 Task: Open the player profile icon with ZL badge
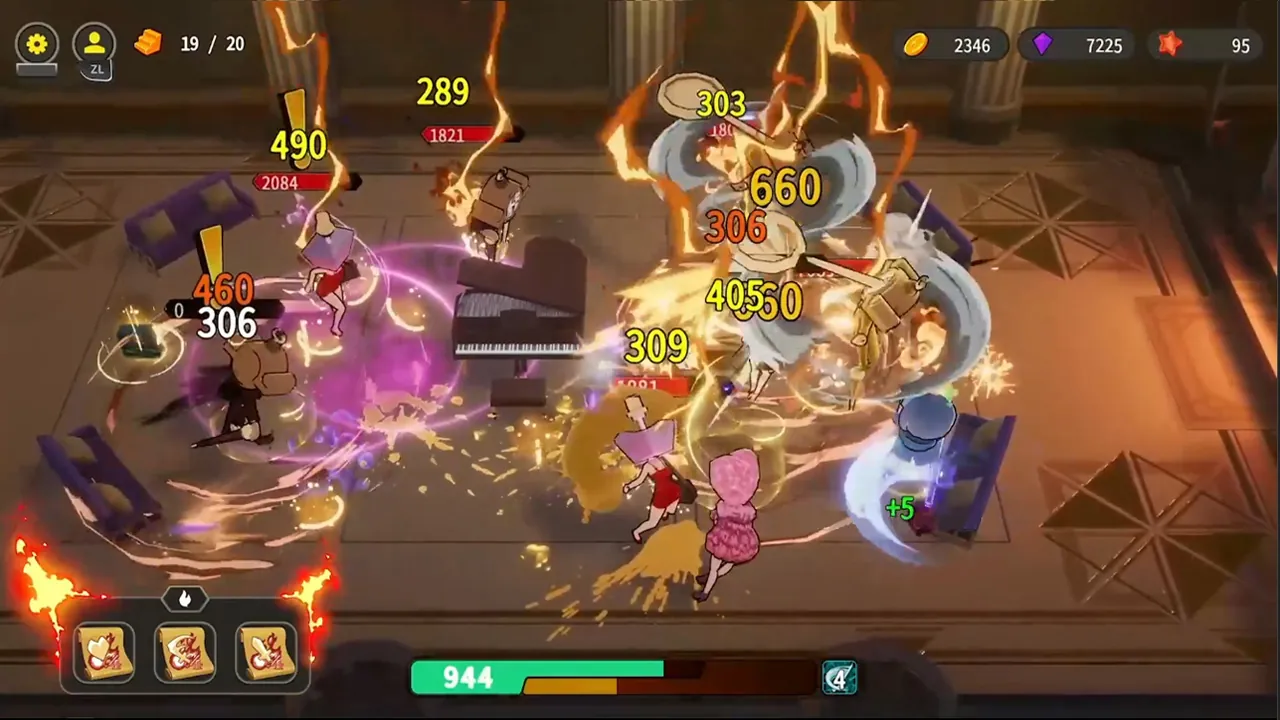click(93, 43)
